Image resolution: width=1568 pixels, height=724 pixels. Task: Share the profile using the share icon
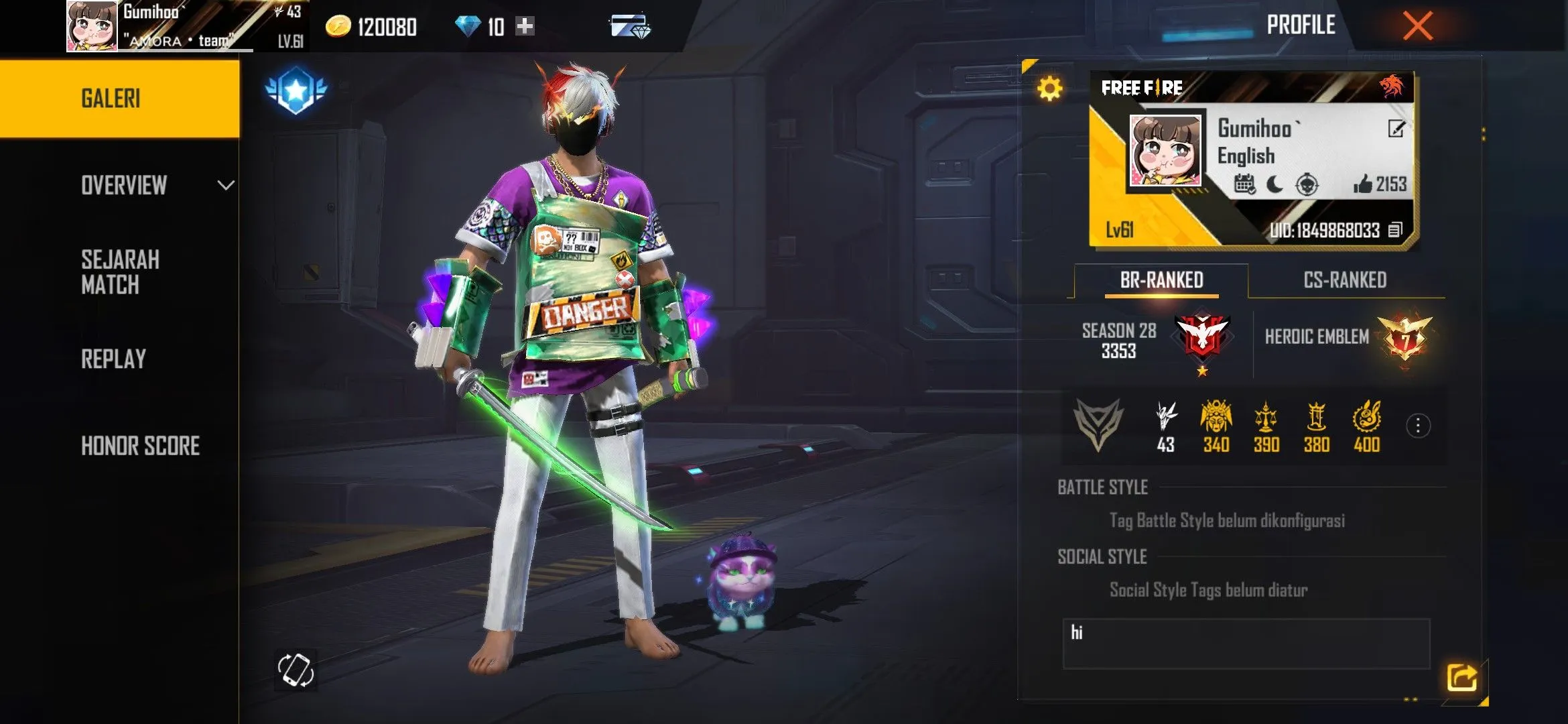(1461, 678)
